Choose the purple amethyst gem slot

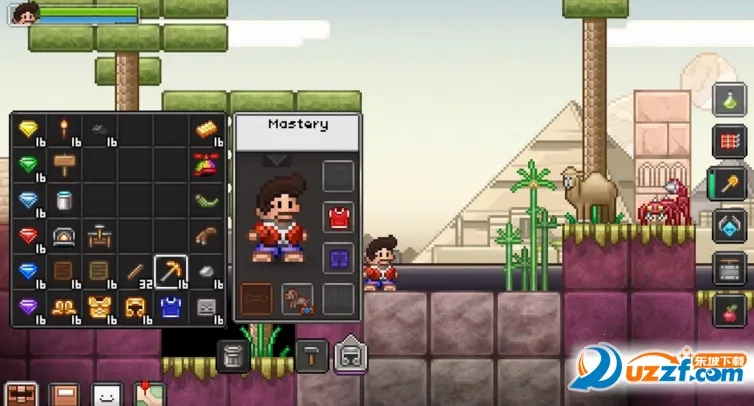pos(28,305)
